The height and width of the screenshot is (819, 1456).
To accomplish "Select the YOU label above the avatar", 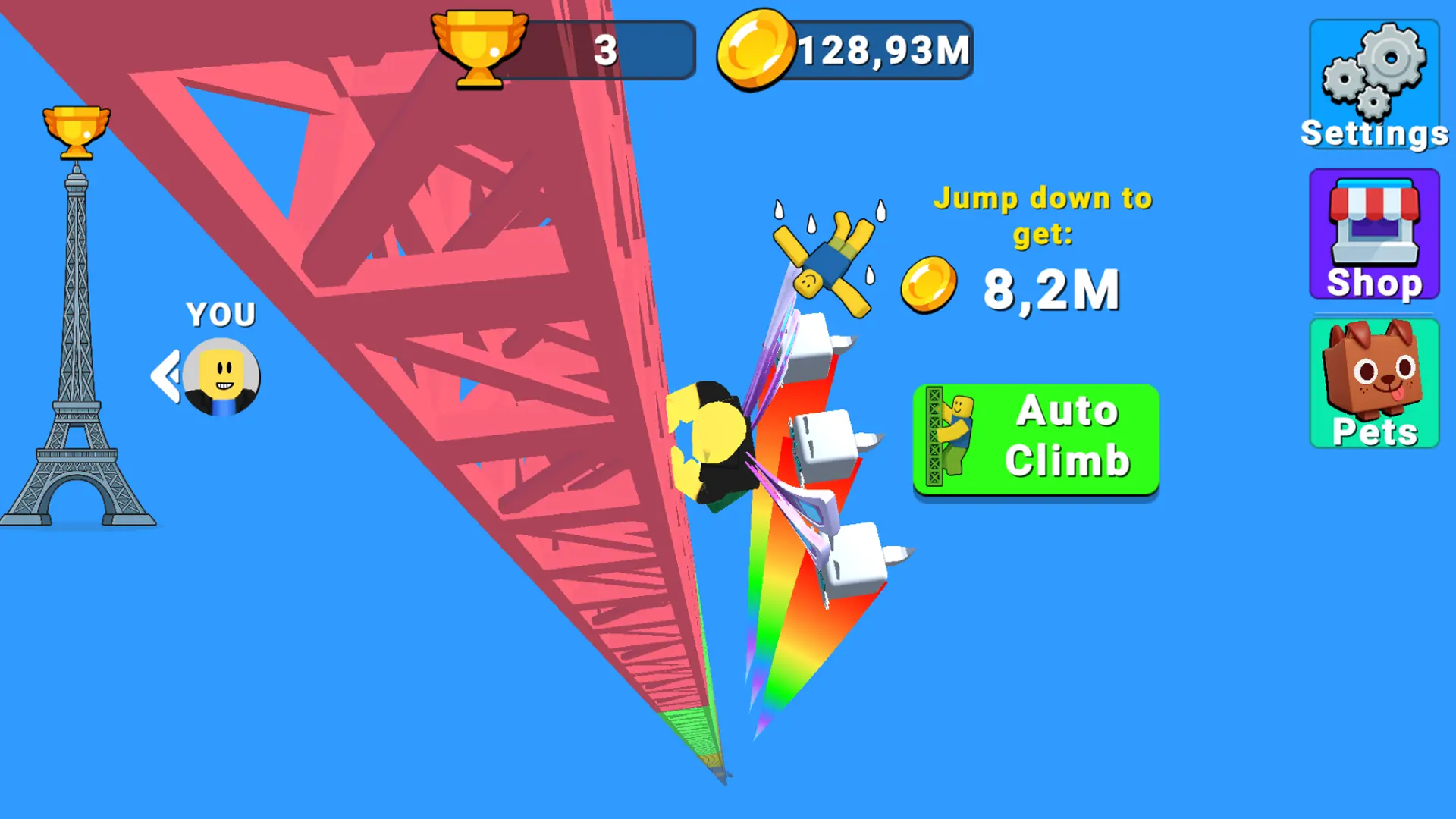I will pyautogui.click(x=221, y=312).
